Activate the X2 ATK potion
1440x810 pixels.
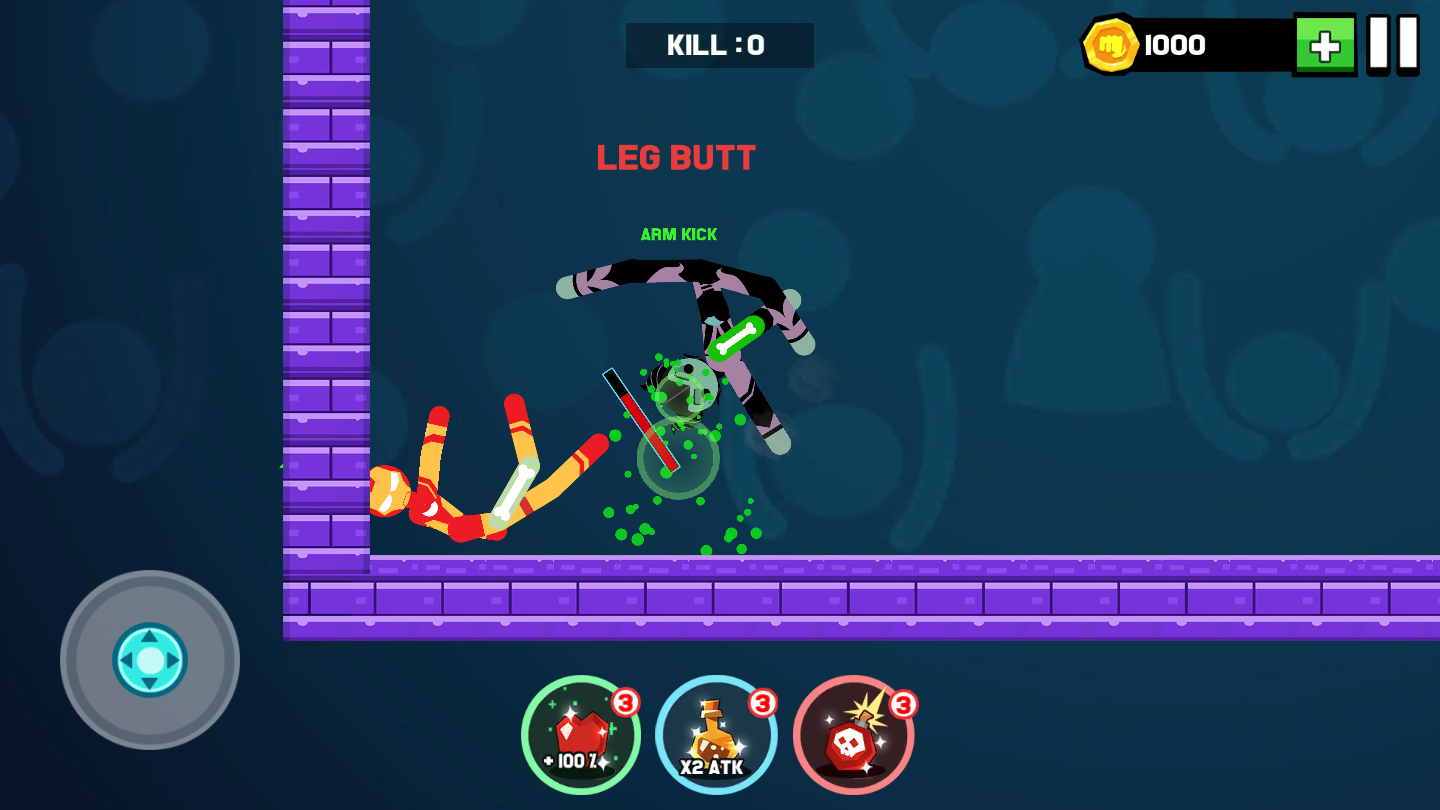click(x=716, y=736)
